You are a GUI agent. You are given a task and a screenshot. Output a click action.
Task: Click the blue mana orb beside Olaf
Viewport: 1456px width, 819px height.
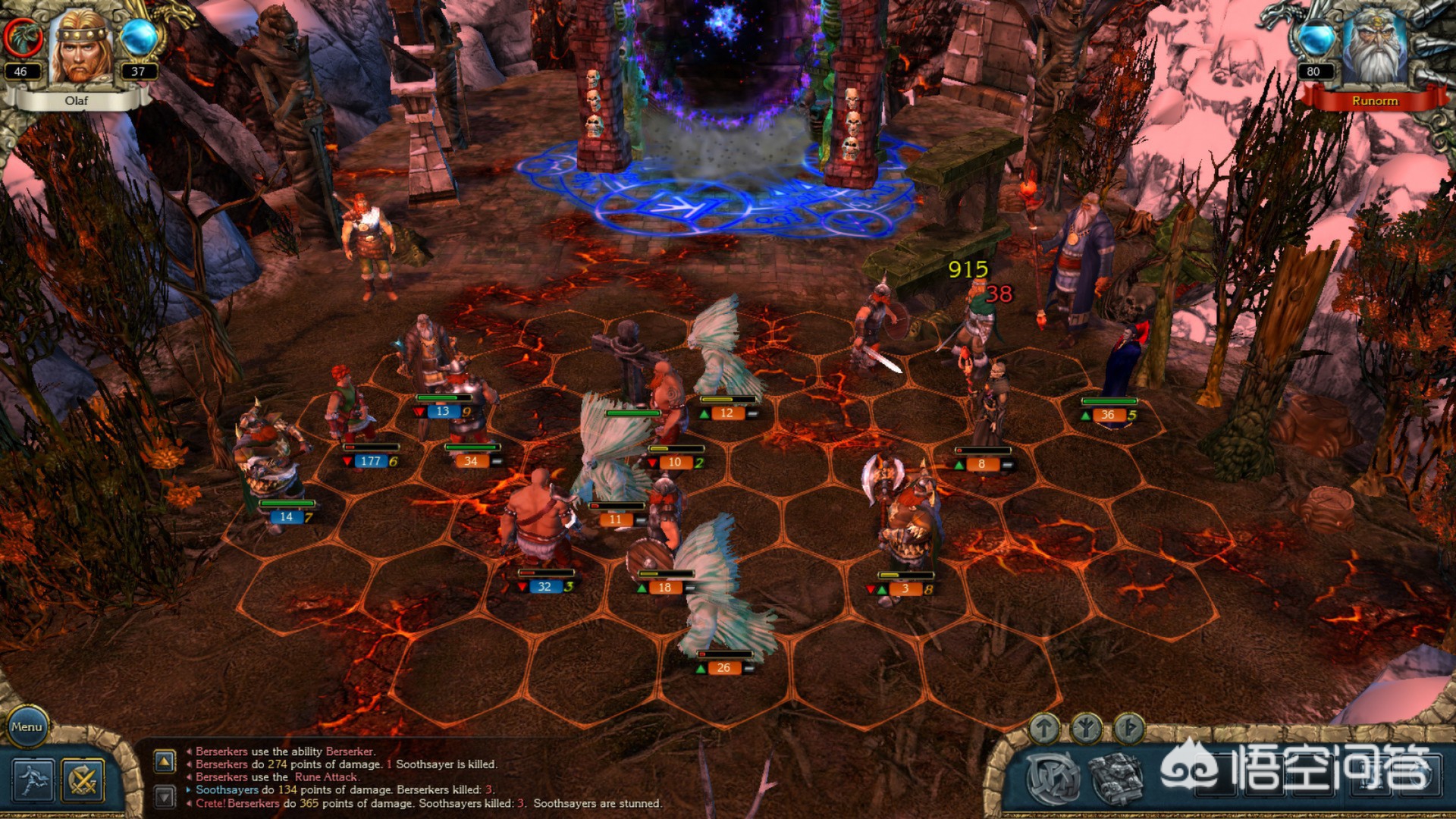tap(139, 38)
